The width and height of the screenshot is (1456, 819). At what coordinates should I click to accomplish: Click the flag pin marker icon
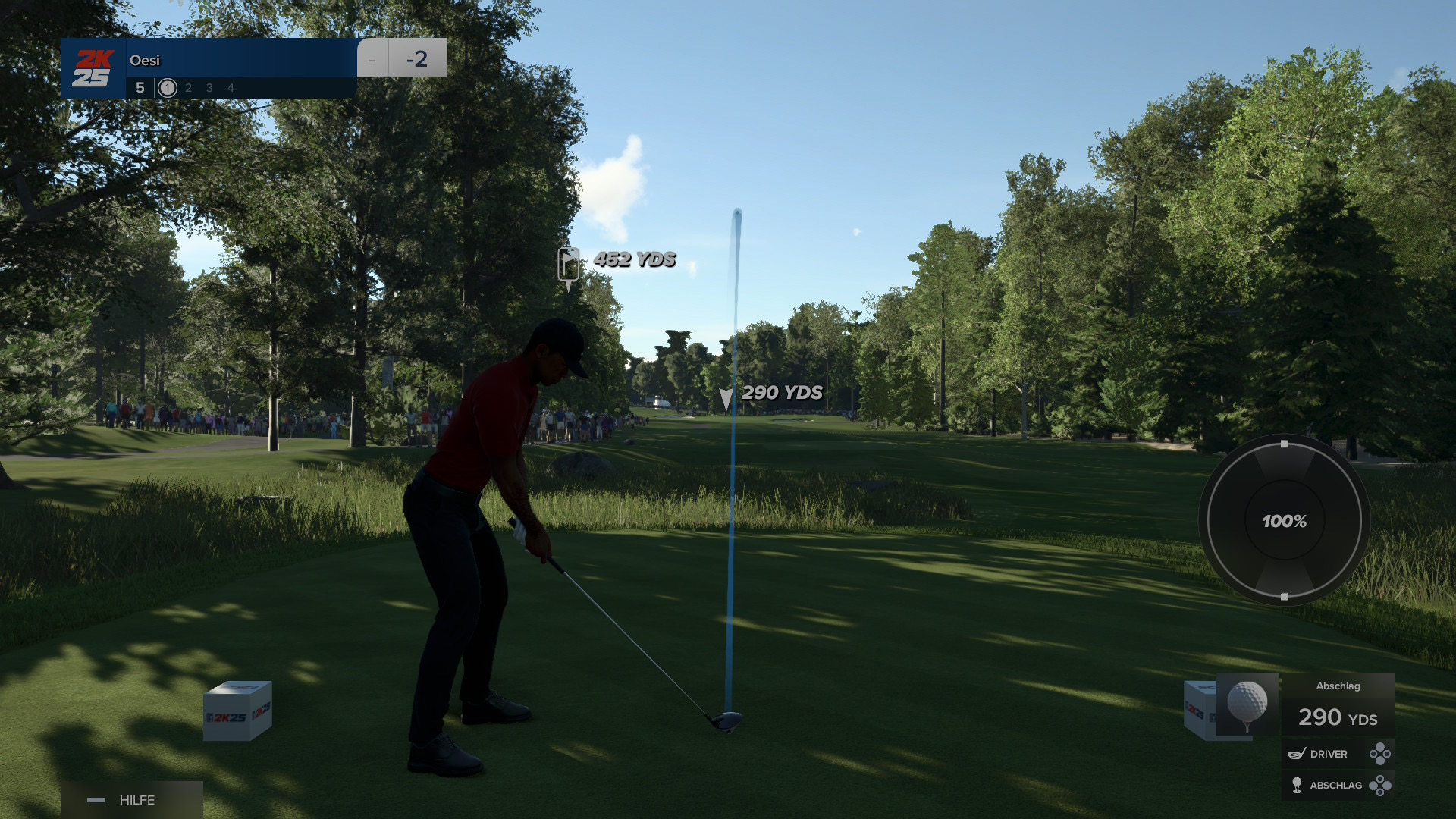[568, 265]
